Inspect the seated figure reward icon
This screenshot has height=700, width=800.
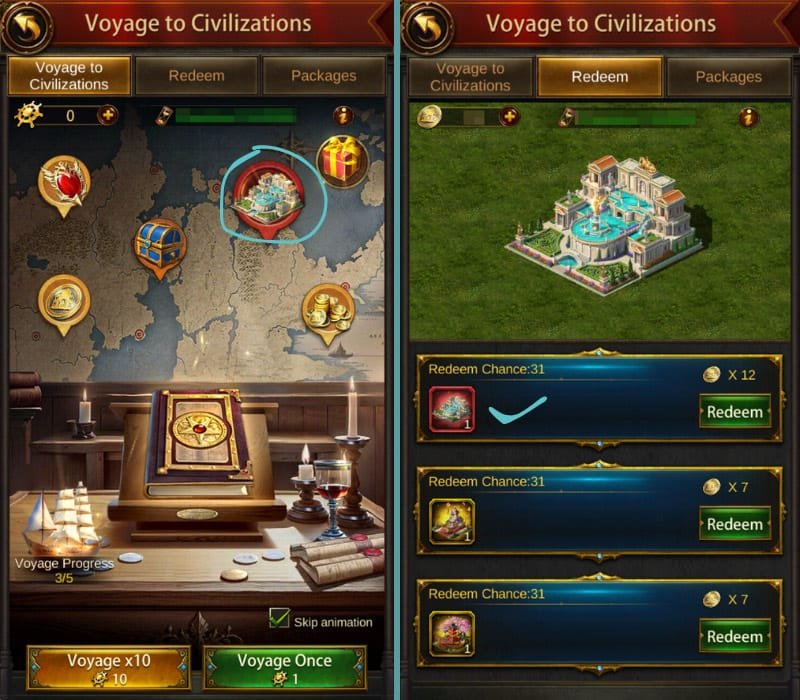tap(452, 521)
